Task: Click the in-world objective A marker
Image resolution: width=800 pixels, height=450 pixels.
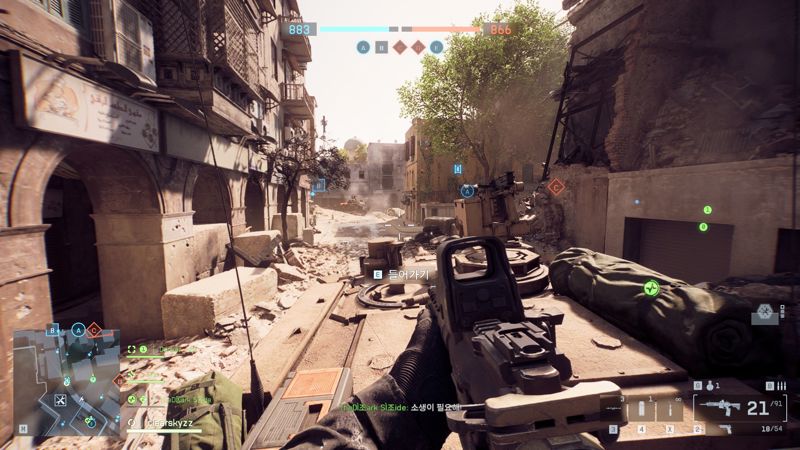Action: (467, 191)
